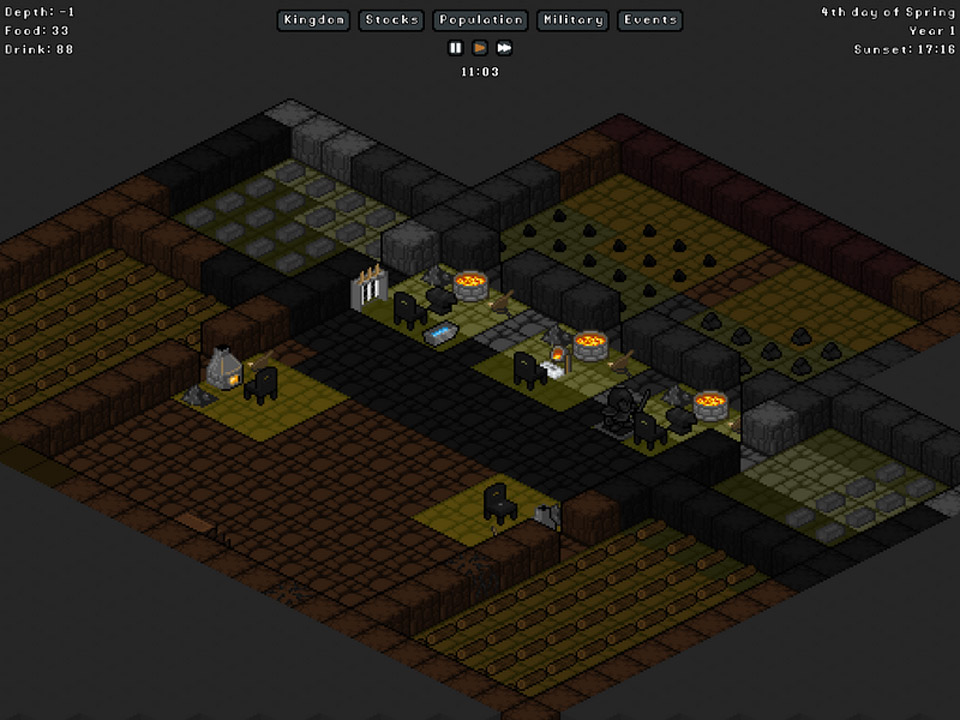
Task: Open the Stocks panel
Action: click(x=392, y=20)
